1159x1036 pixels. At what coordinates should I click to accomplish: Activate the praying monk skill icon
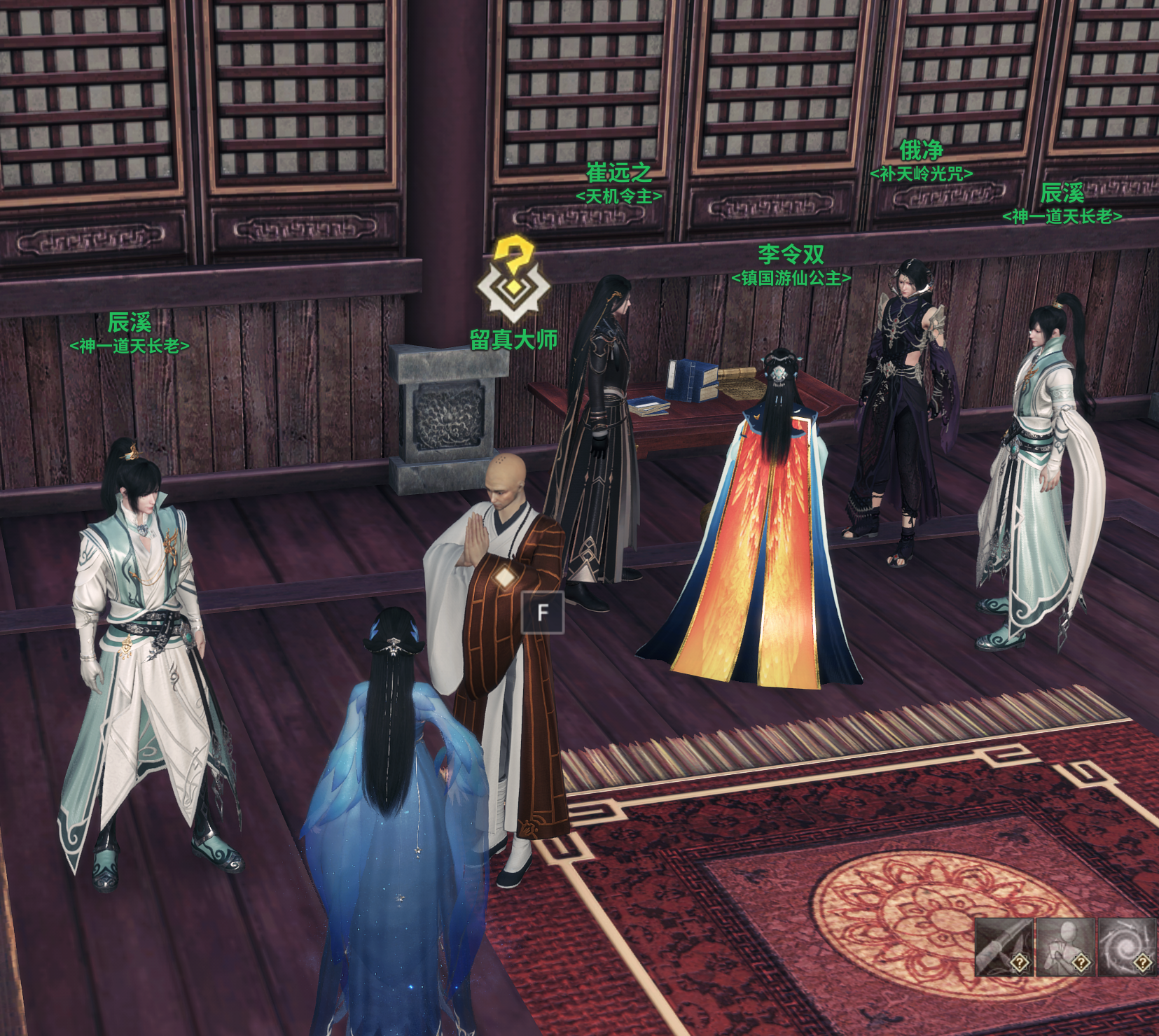1064,946
